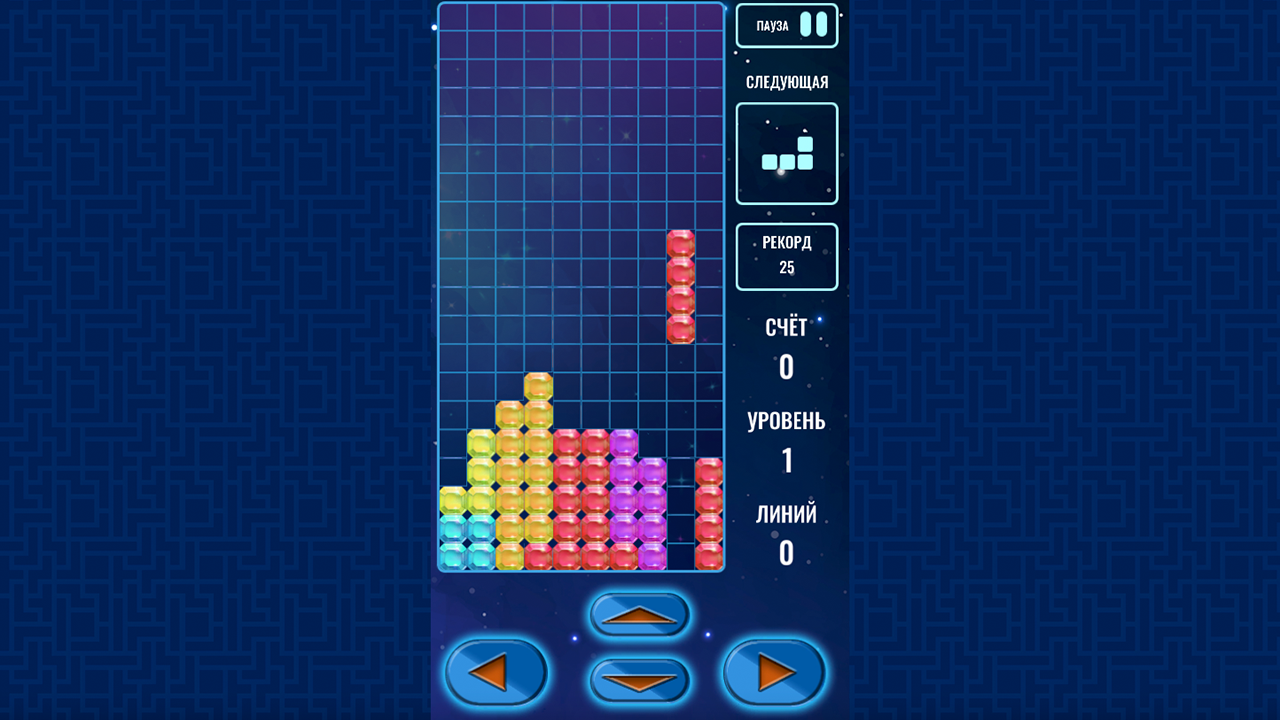Click the next piece preview showing S-shape
This screenshot has height=720, width=1280.
click(x=787, y=152)
